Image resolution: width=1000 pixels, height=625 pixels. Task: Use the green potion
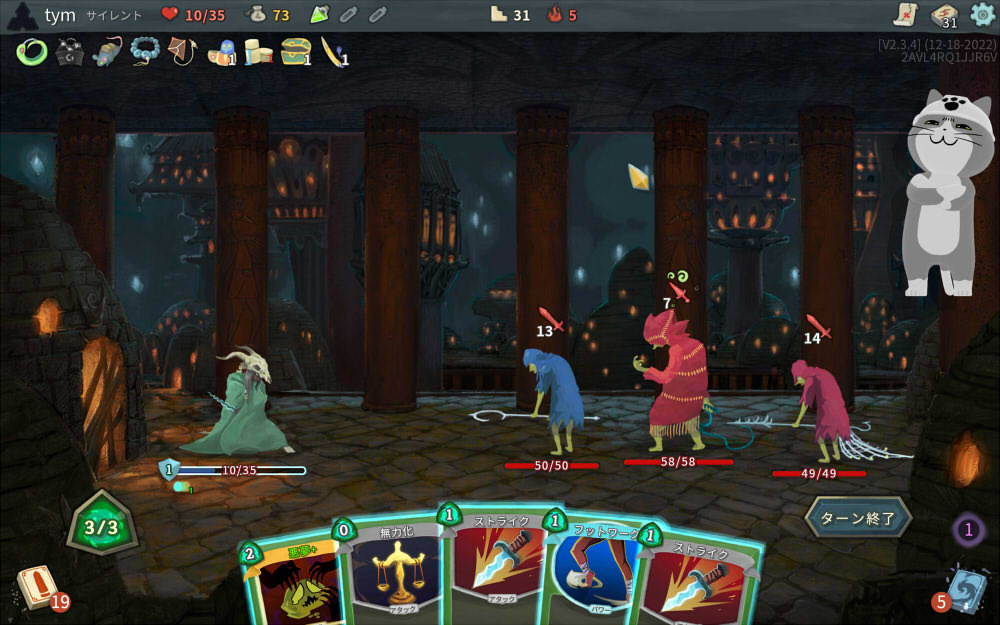(320, 15)
